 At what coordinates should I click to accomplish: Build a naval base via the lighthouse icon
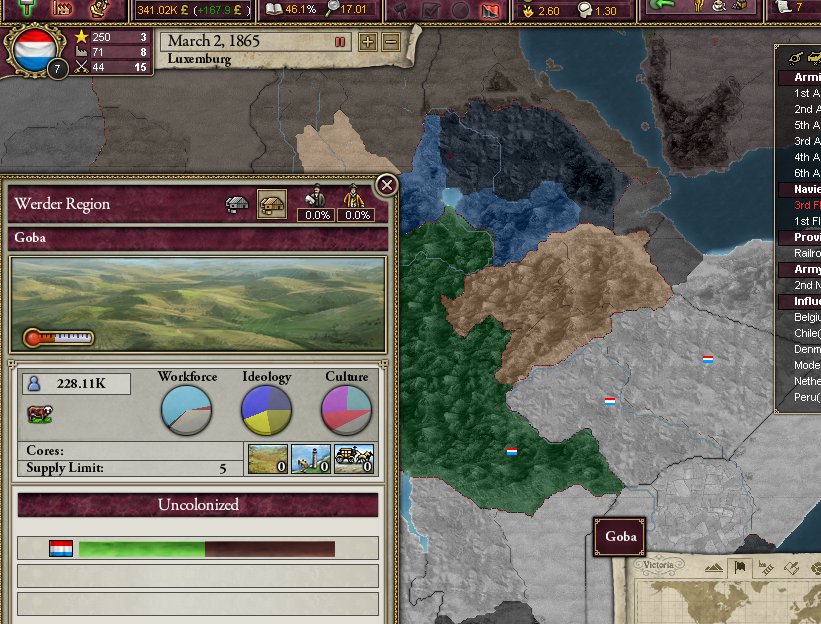point(310,459)
